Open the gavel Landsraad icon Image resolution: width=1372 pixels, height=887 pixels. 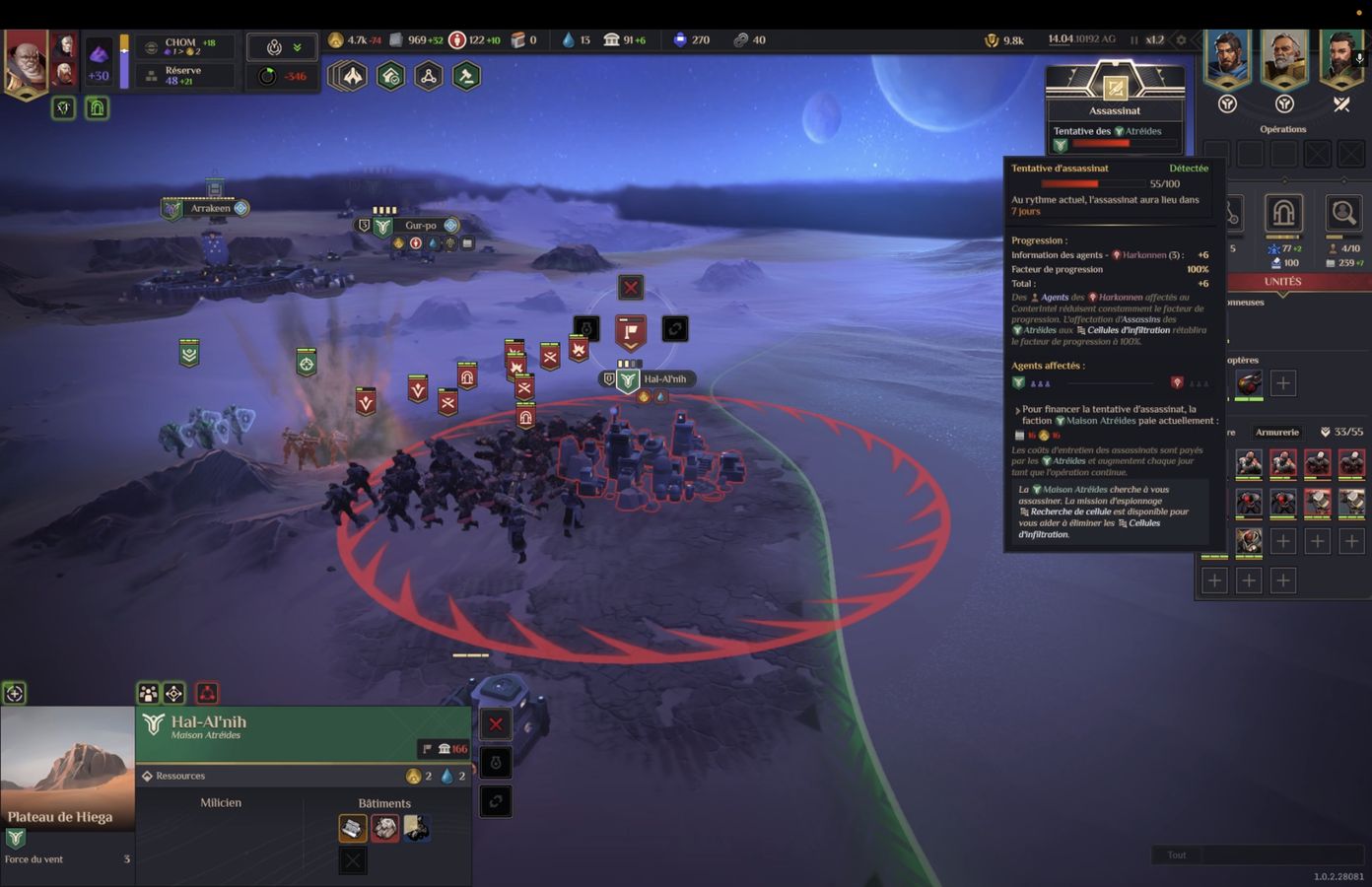tap(466, 76)
